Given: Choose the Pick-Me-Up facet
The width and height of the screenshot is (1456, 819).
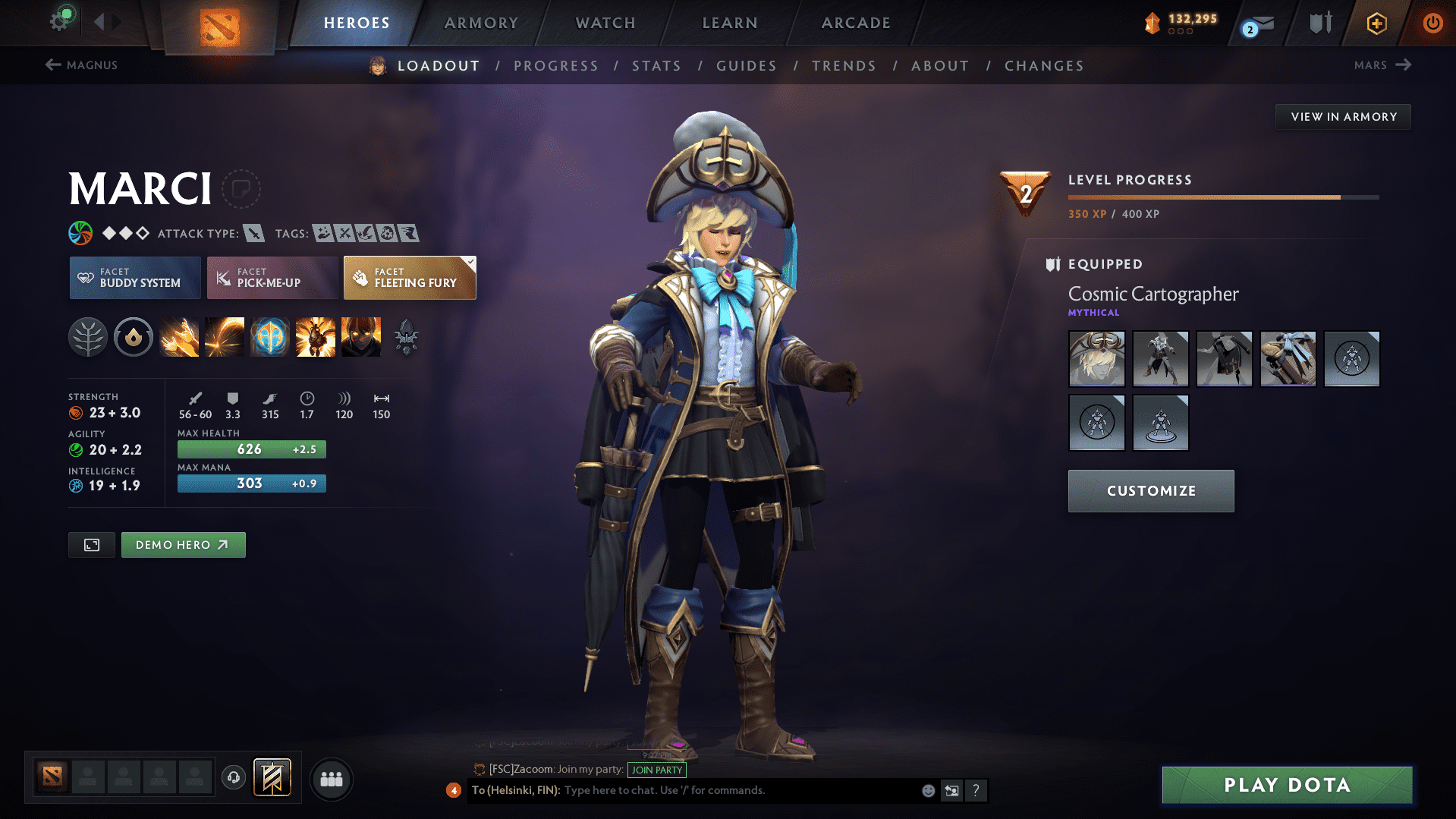Looking at the screenshot, I should (272, 278).
